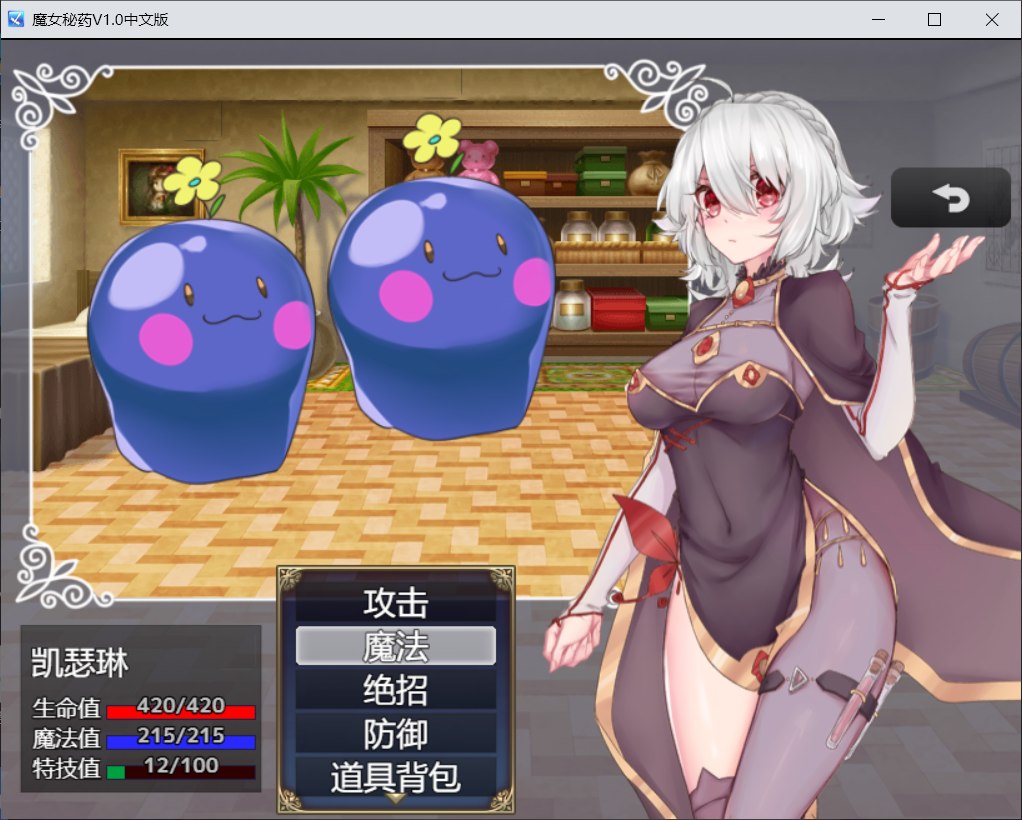Maximize the game window
The width and height of the screenshot is (1022, 820).
click(935, 19)
